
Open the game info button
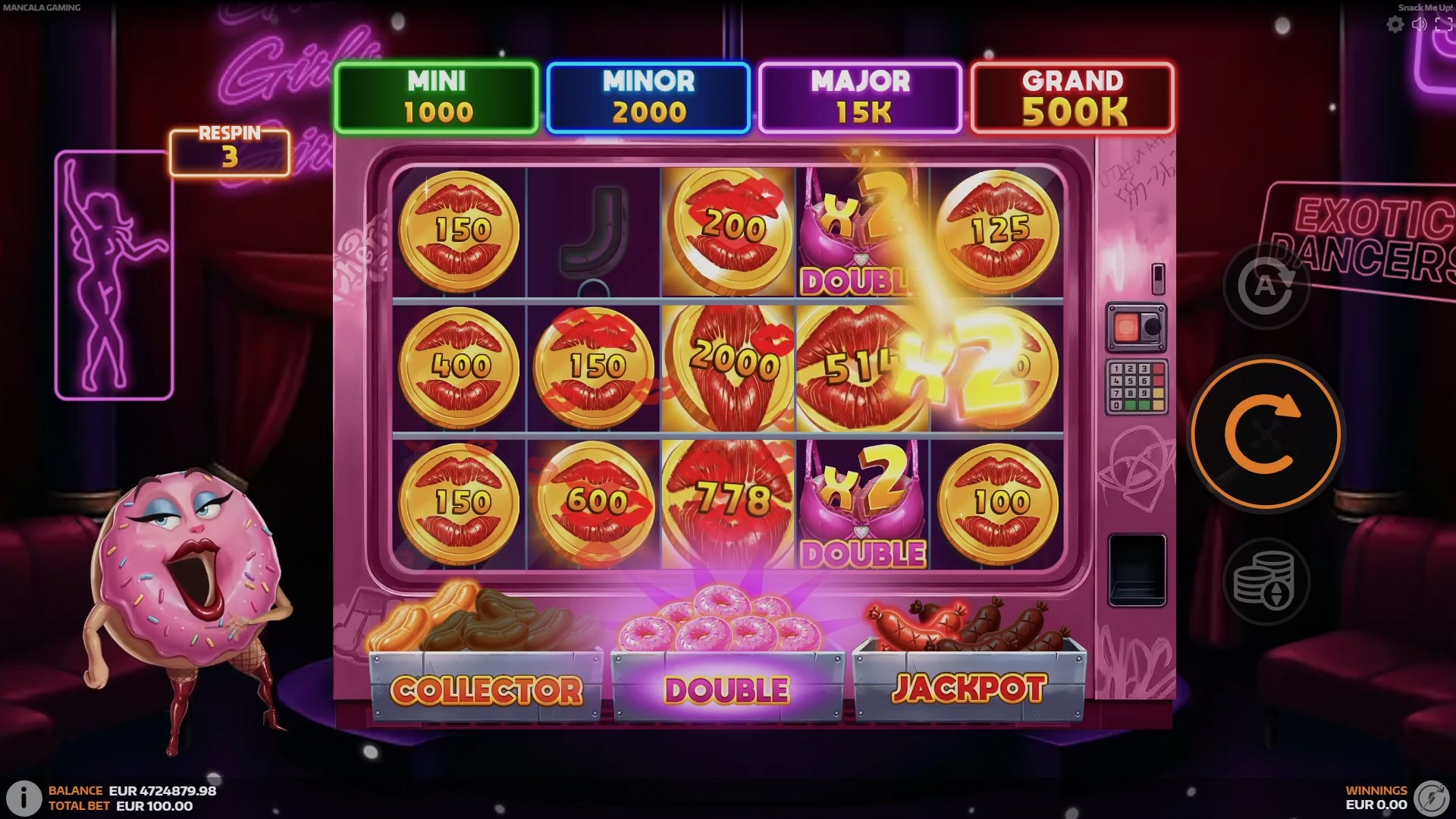[x=24, y=798]
